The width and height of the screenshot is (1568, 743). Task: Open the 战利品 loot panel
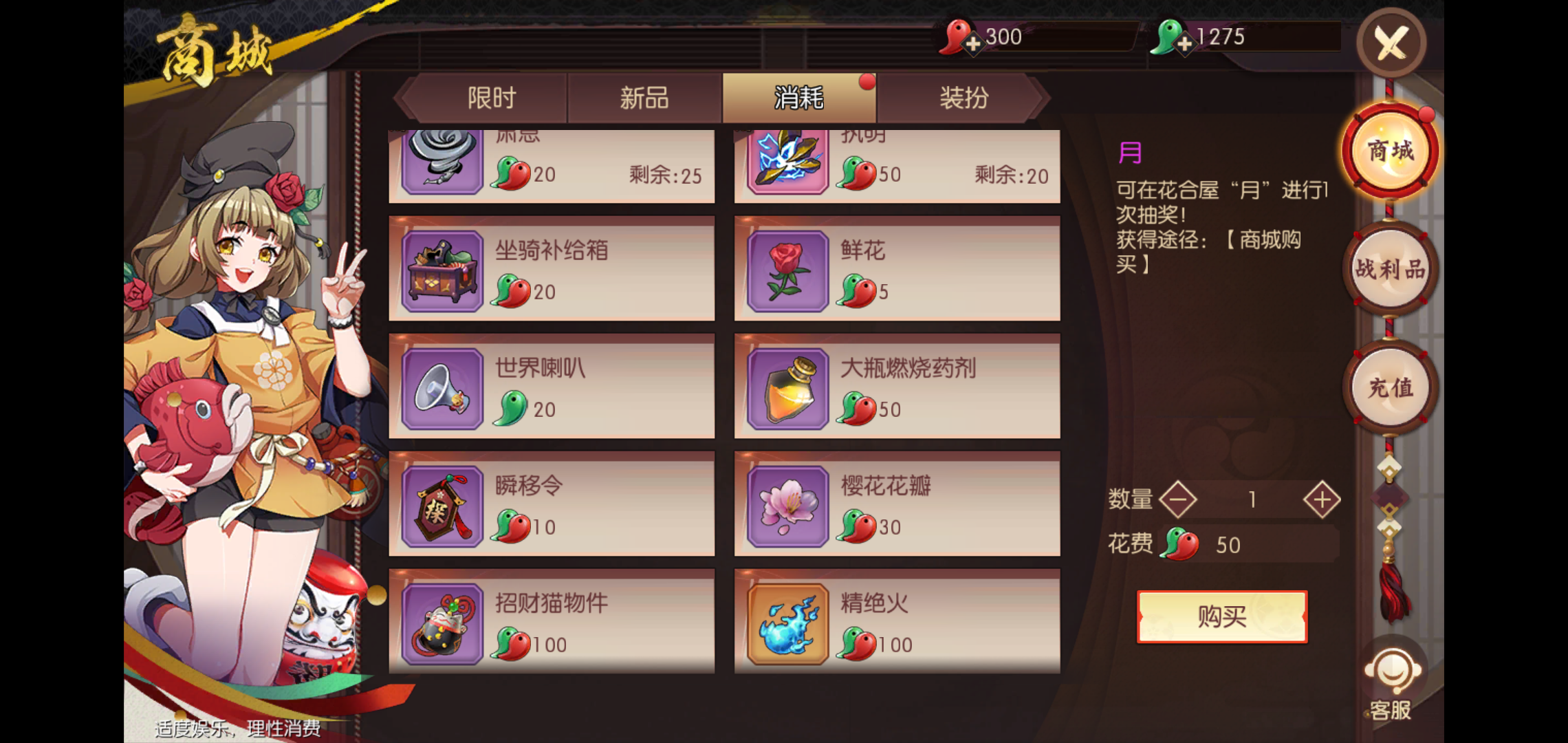[1391, 268]
